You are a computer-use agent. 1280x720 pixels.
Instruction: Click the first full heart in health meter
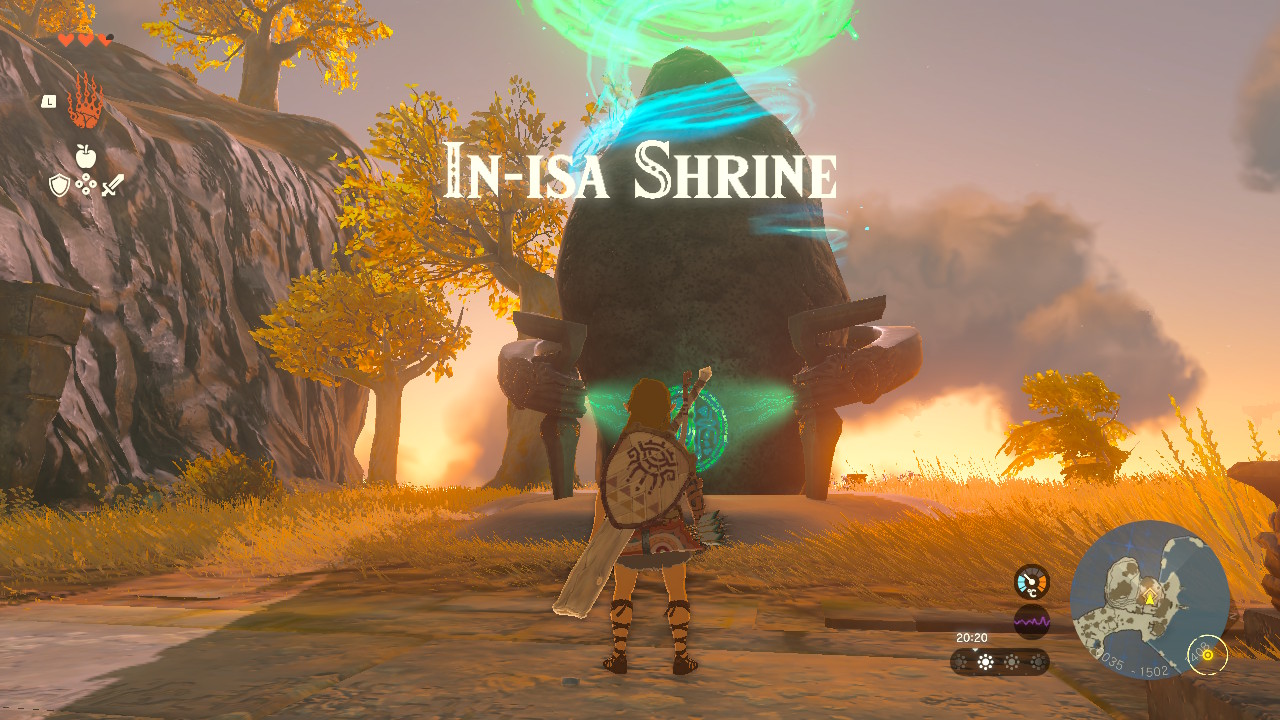(x=65, y=40)
